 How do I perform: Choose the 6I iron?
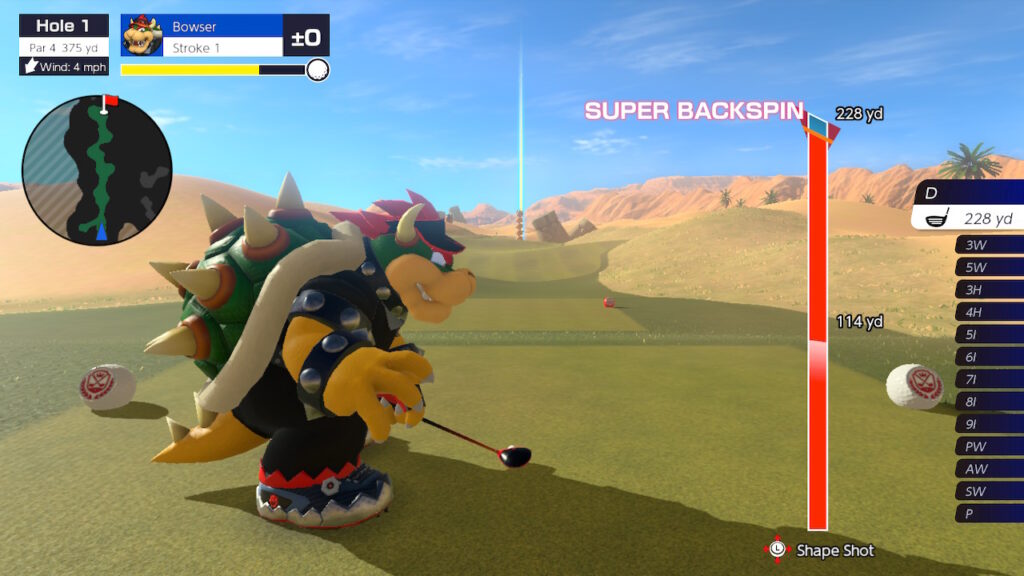(x=989, y=357)
